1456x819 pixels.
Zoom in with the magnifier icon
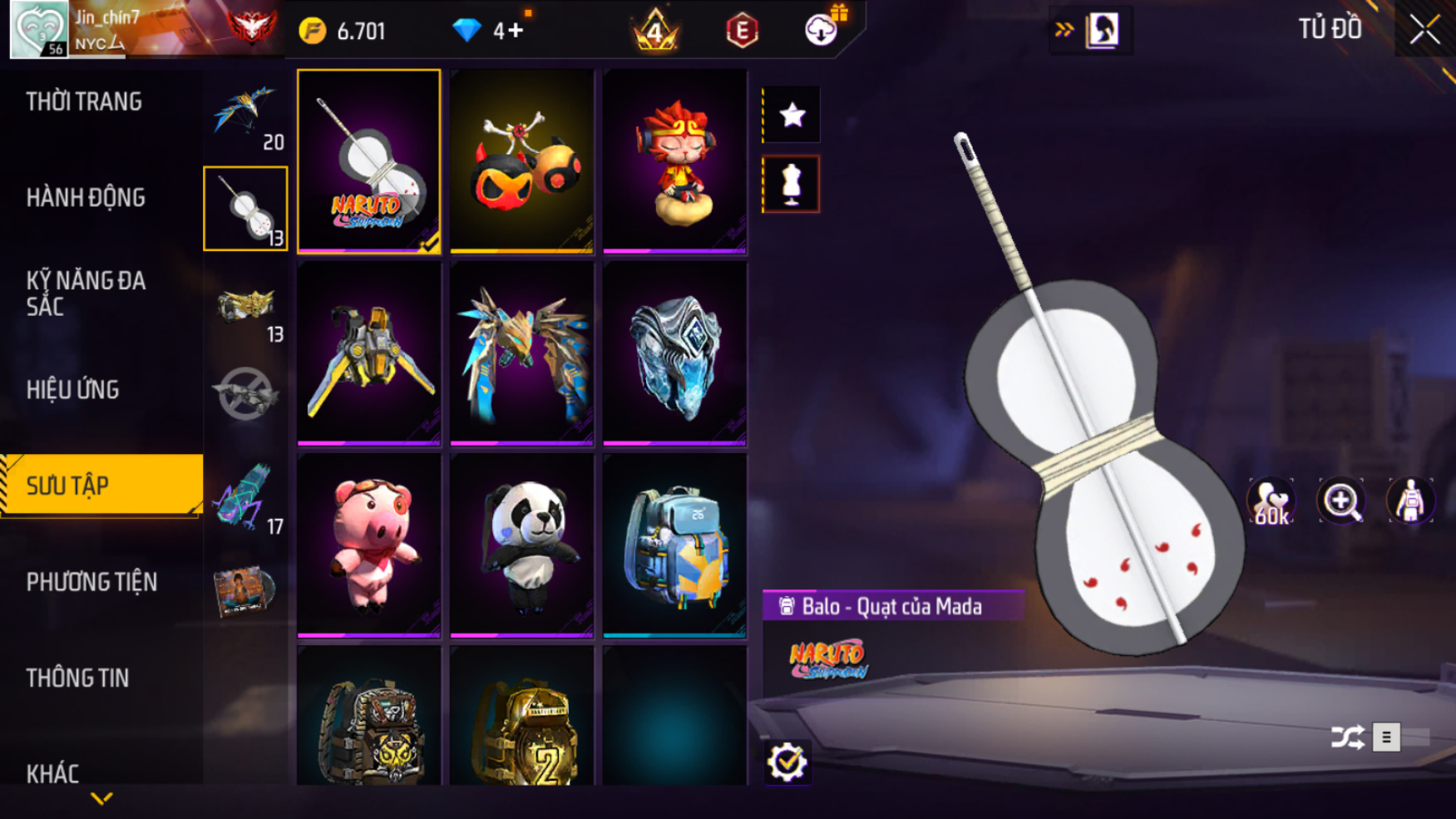[x=1340, y=501]
